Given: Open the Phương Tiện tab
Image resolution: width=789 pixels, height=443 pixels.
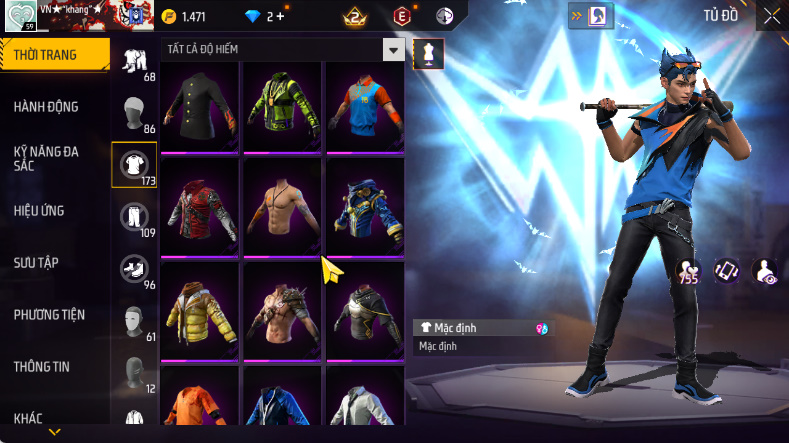Looking at the screenshot, I should tap(49, 315).
